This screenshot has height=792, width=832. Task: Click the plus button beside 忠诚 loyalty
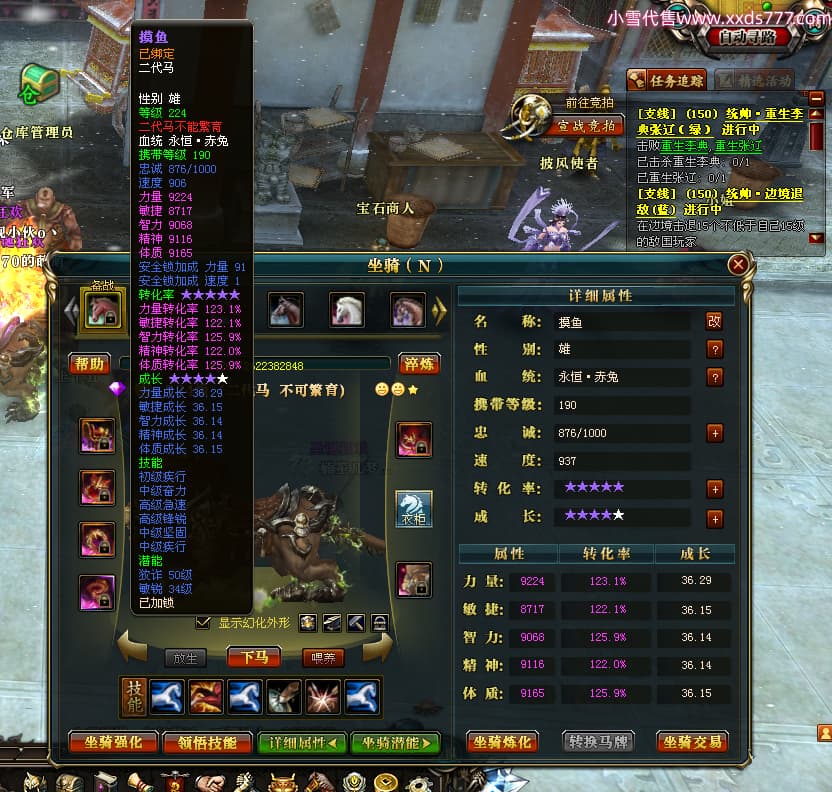(714, 433)
